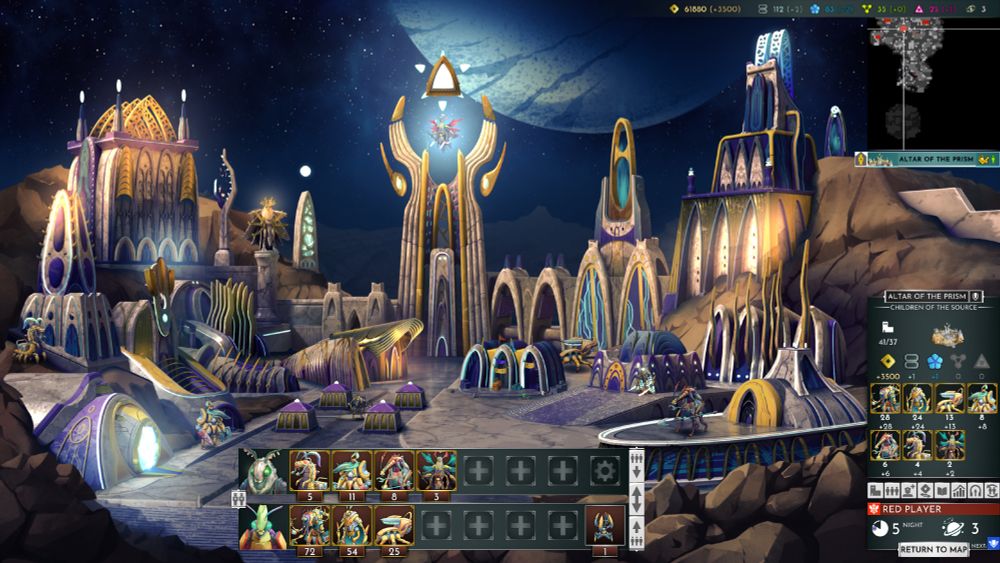Click the Next hero button
Viewport: 1000px width, 563px height.
[990, 543]
